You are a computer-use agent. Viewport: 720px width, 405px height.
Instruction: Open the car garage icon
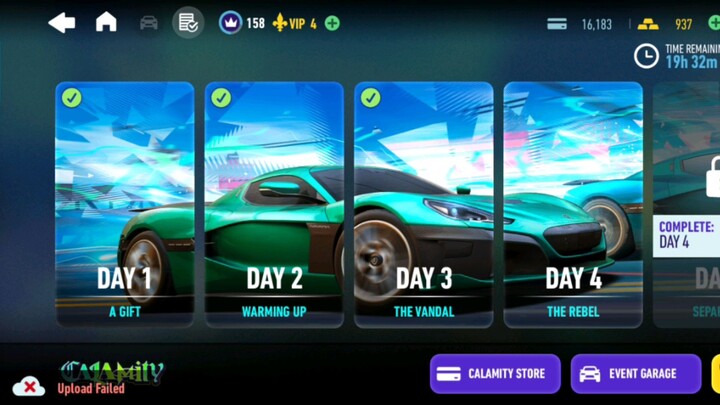click(x=149, y=23)
